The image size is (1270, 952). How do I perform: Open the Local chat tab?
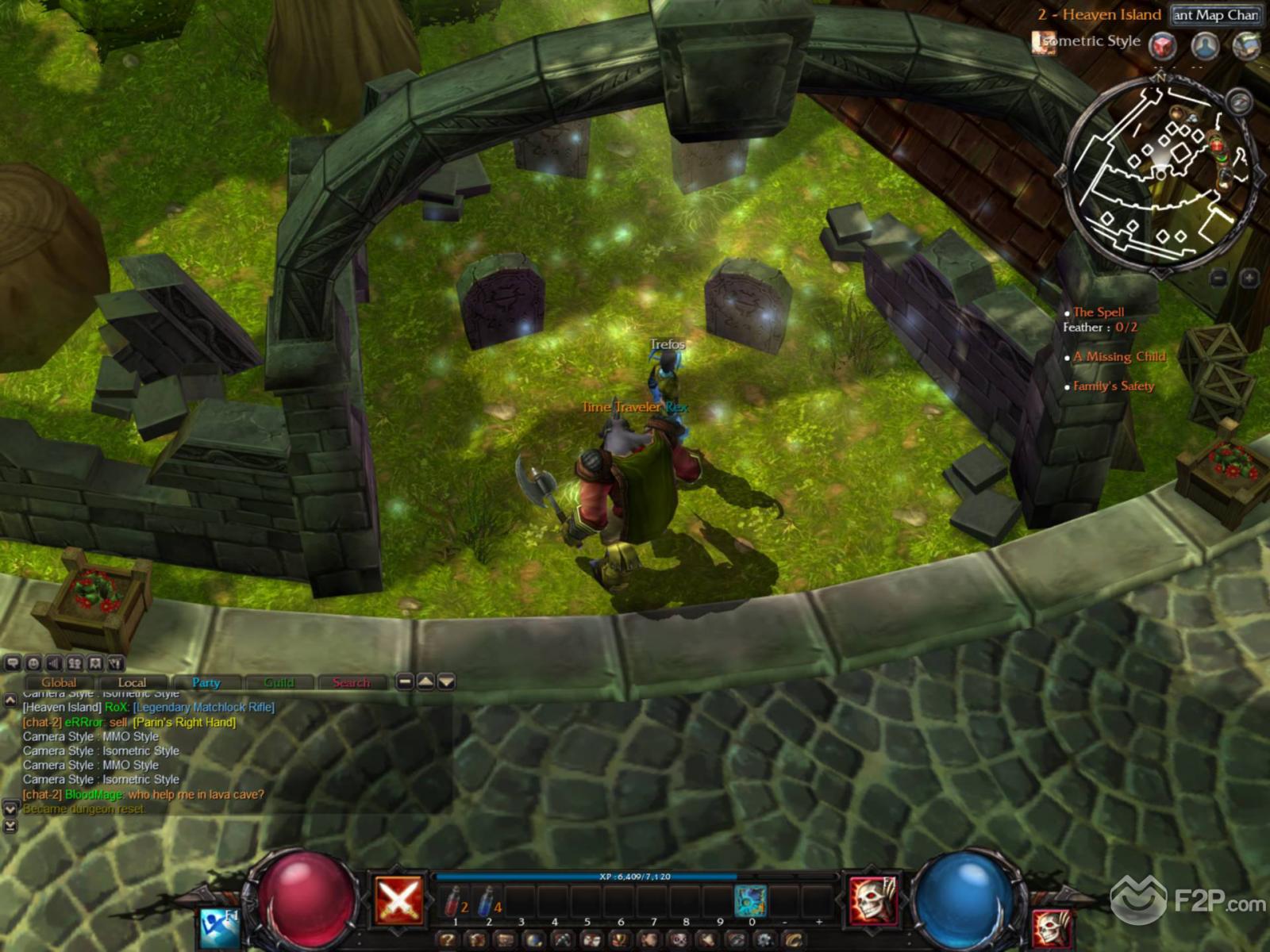pos(132,682)
